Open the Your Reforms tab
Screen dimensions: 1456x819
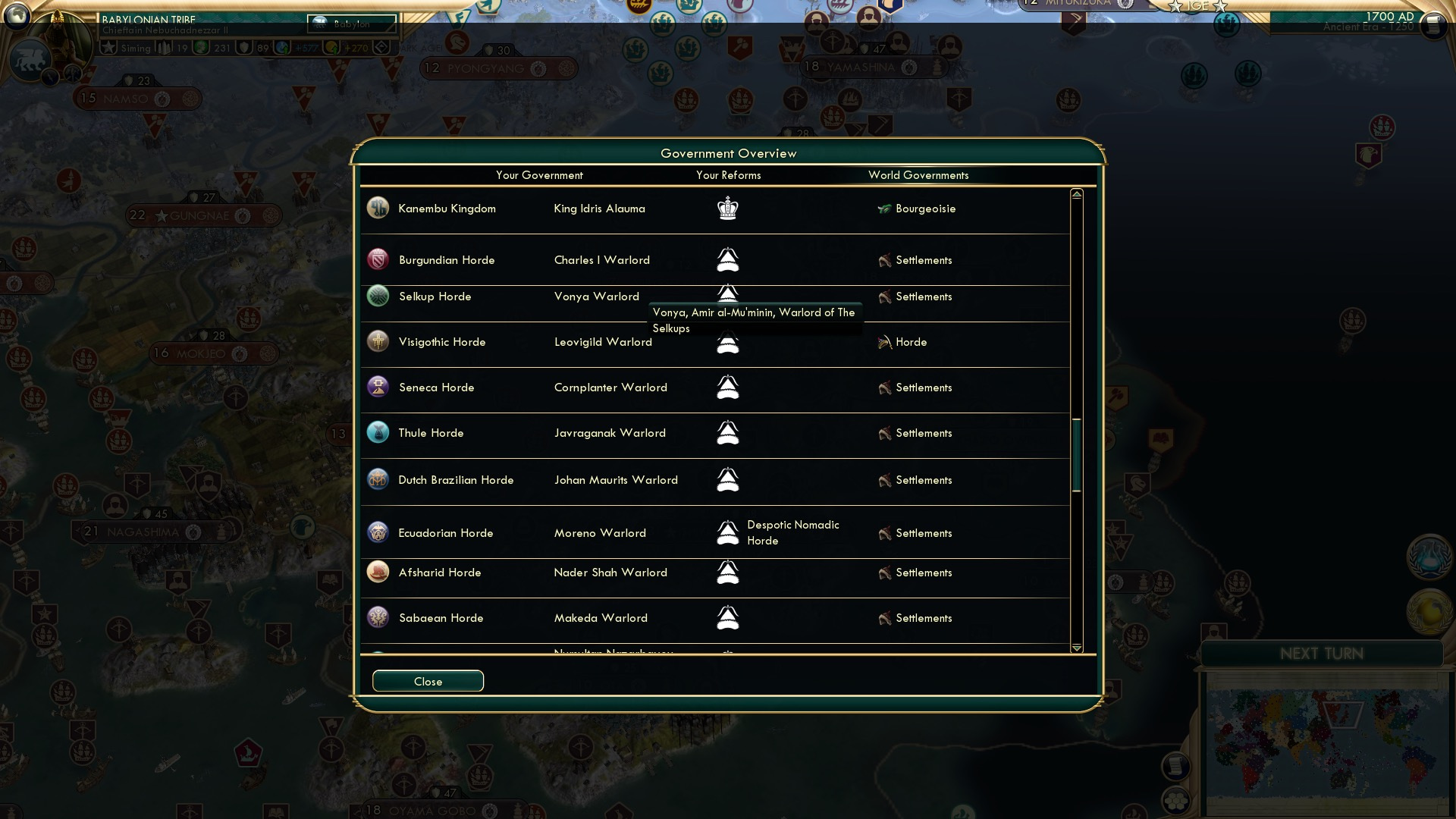[x=729, y=175]
